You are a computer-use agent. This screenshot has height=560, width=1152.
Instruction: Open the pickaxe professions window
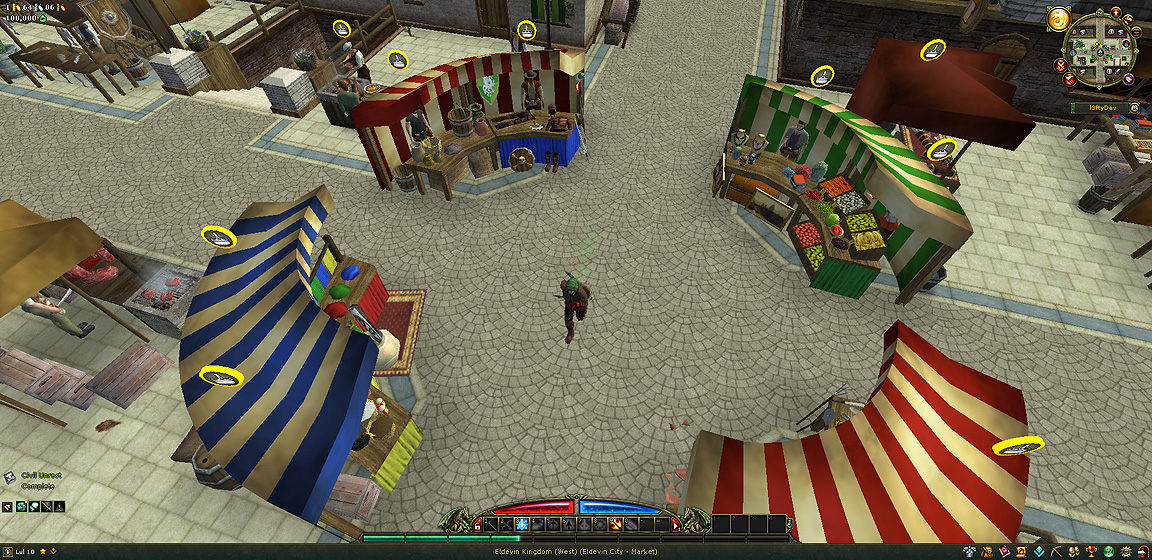(x=1057, y=552)
